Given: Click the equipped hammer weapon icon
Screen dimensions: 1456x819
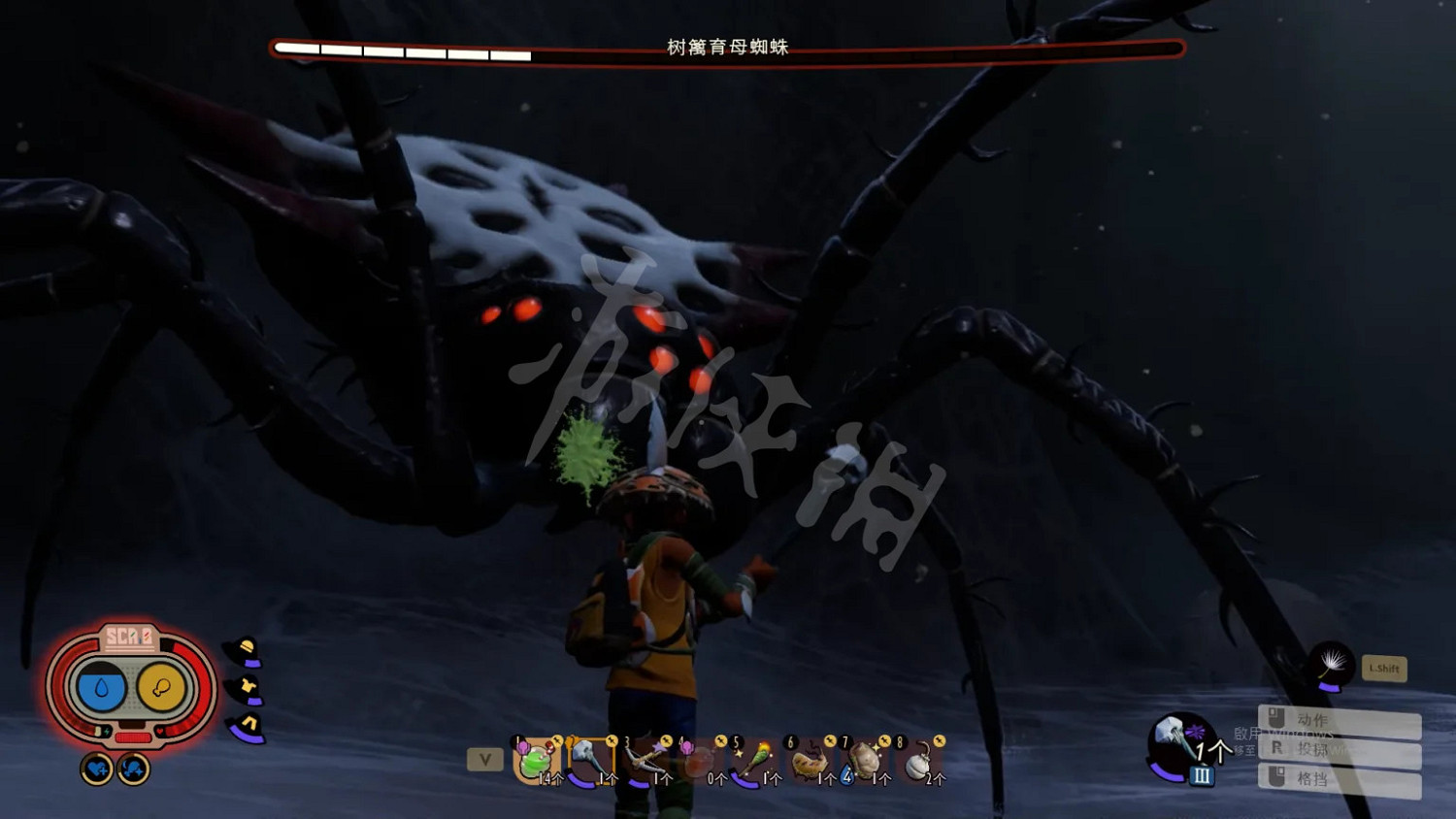Looking at the screenshot, I should click(x=1177, y=744).
